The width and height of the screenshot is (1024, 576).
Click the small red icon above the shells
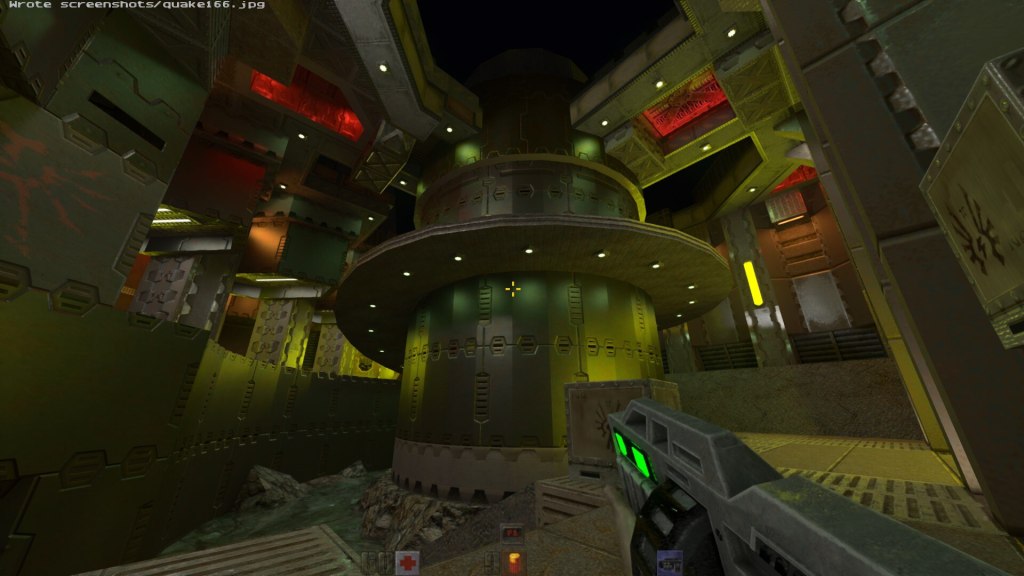pos(513,534)
